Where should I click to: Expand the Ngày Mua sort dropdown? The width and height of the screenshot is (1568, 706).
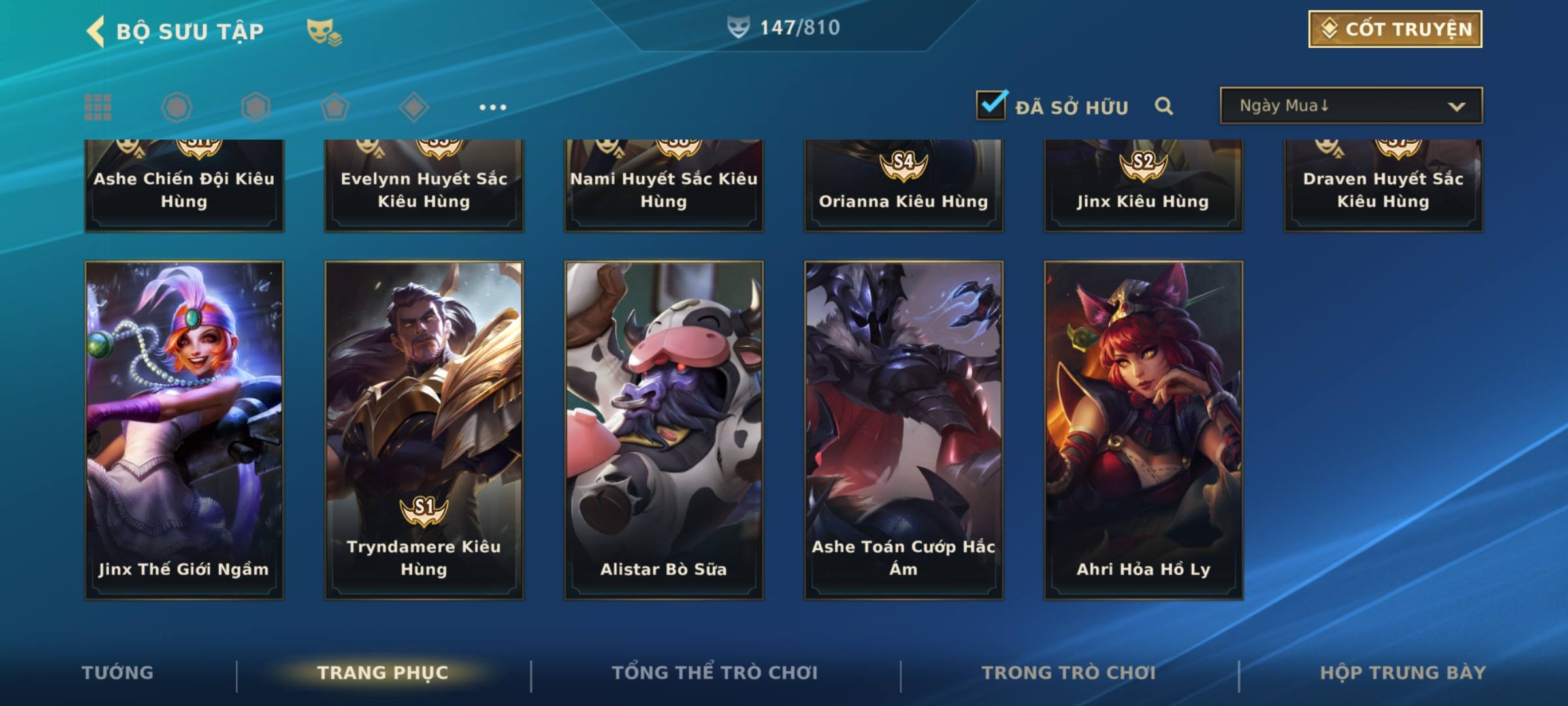(x=1350, y=106)
